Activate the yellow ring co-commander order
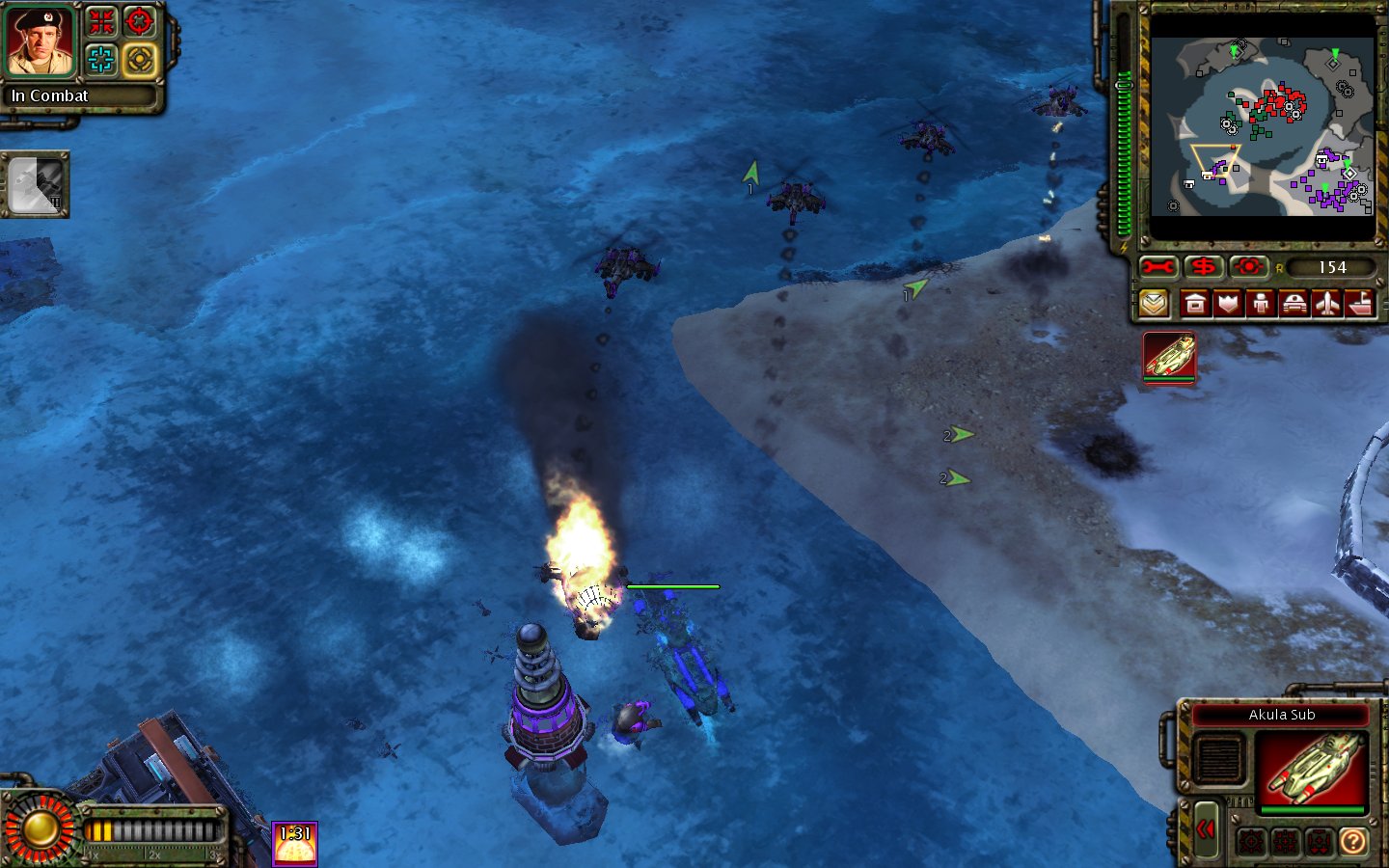Screen dimensions: 1389x868 (x=140, y=60)
